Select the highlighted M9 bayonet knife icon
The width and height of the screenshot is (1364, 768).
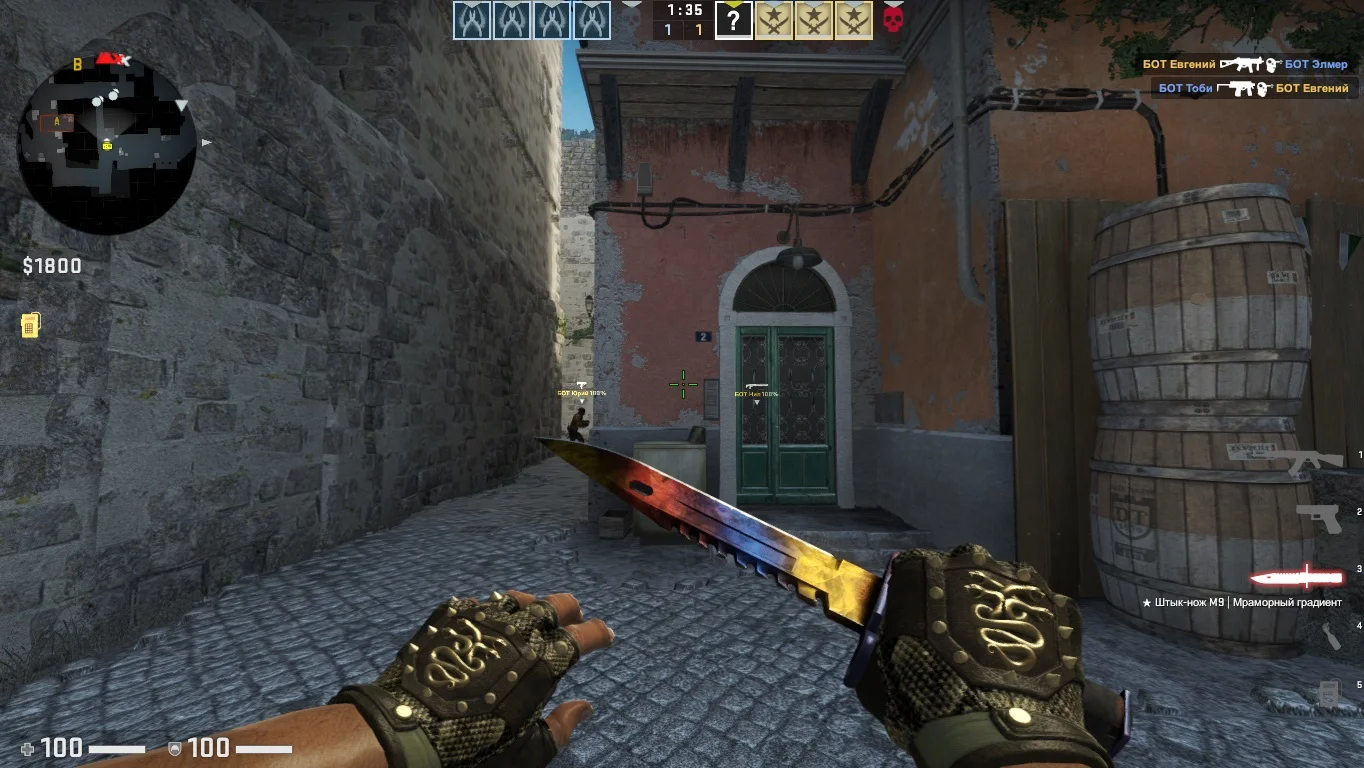tap(1296, 577)
